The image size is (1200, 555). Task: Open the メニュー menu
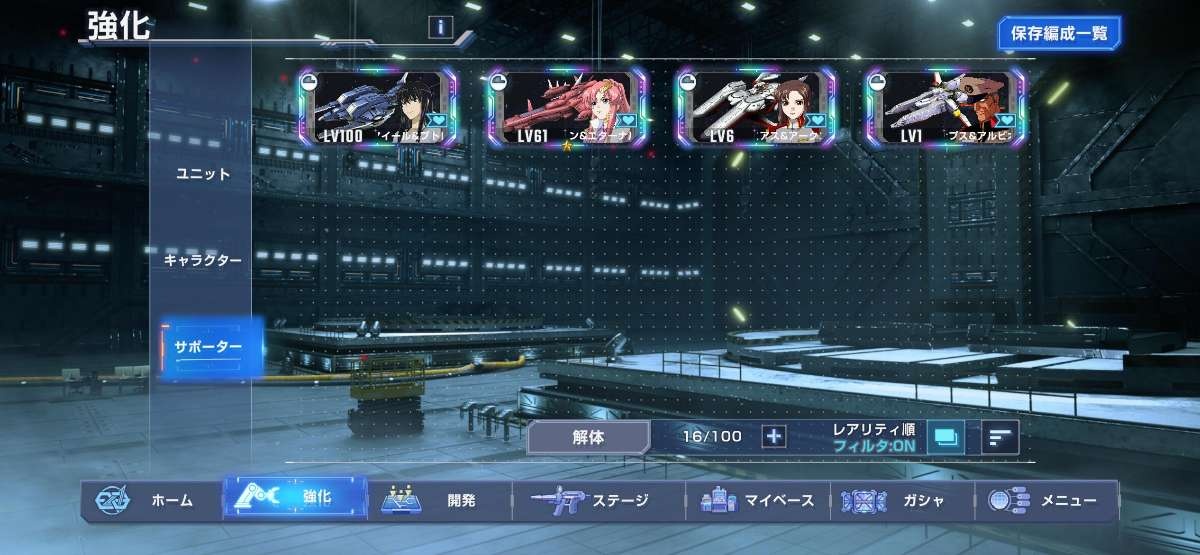[x=1045, y=501]
